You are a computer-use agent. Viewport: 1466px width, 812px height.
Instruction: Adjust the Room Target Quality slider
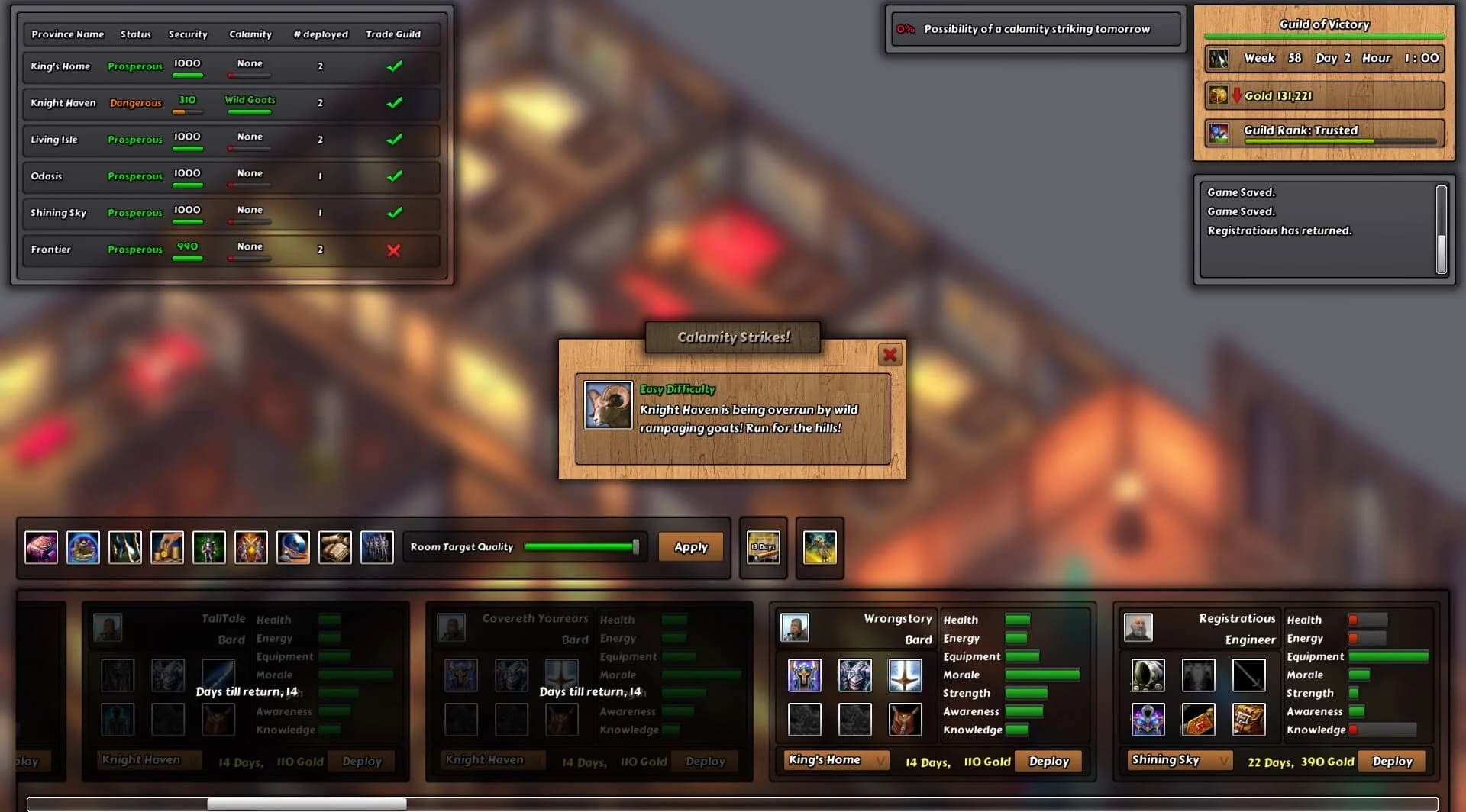click(x=635, y=546)
